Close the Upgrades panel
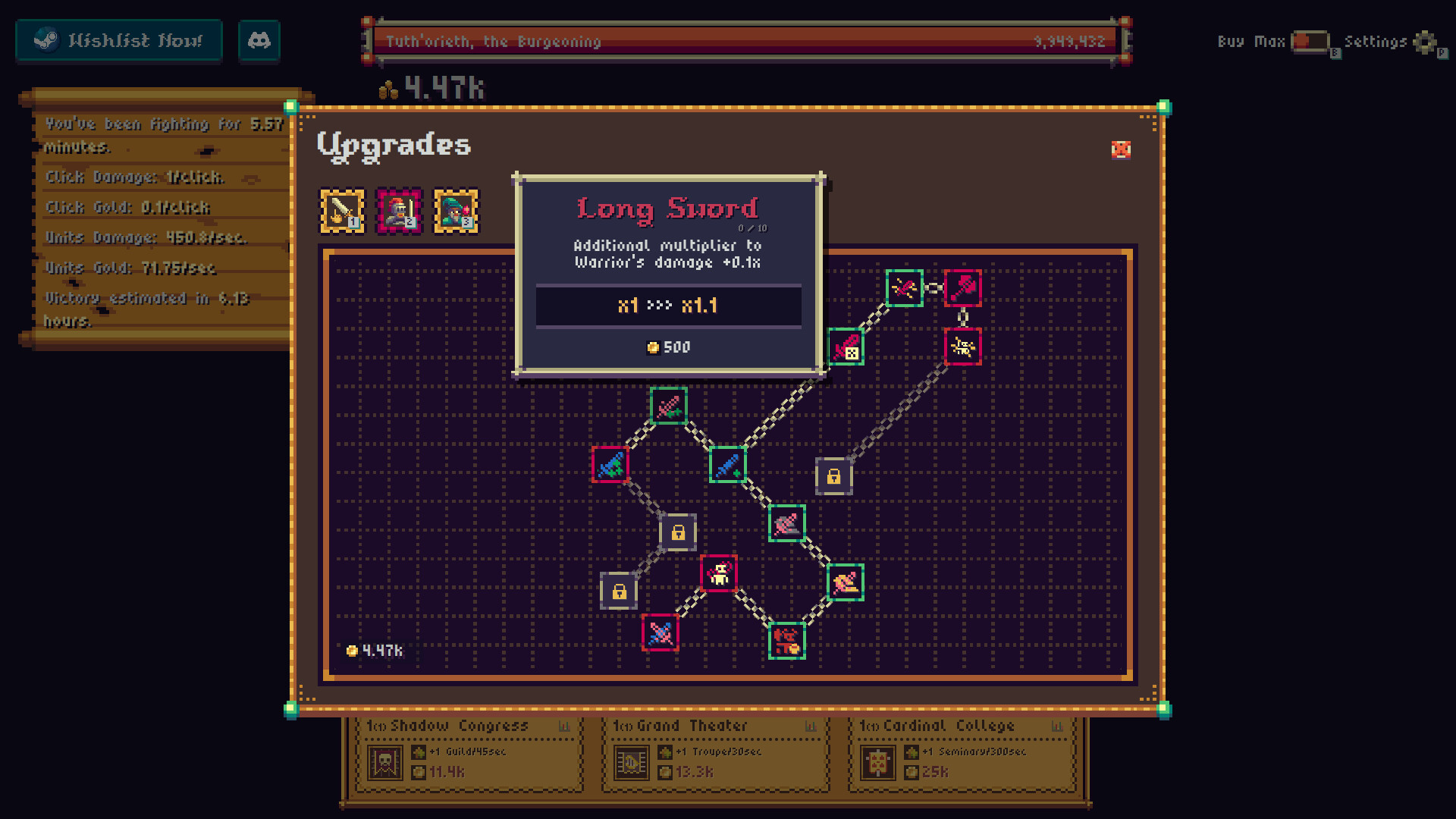The image size is (1456, 819). (x=1121, y=150)
